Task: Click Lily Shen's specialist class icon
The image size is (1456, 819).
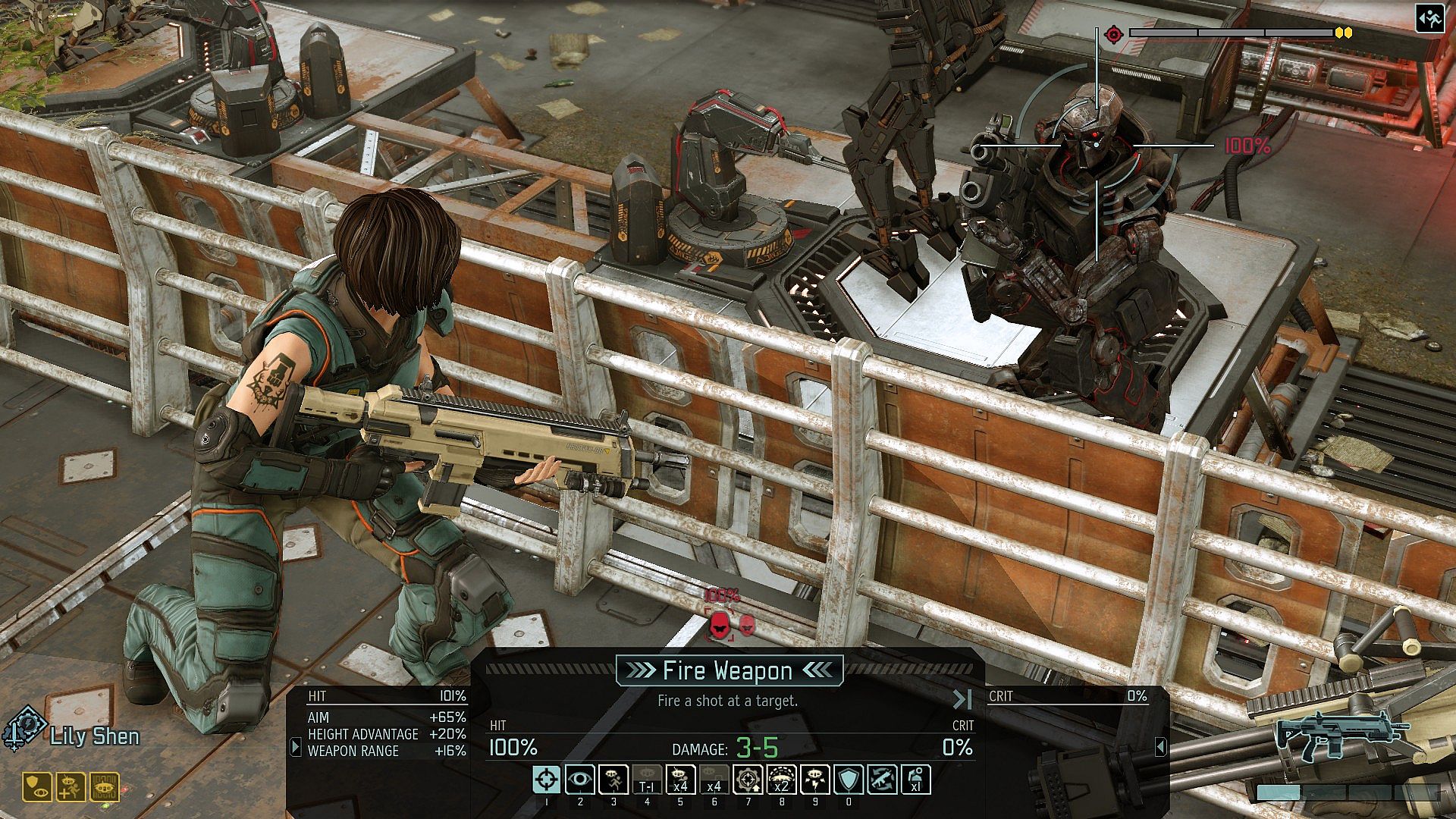Action: [x=25, y=730]
